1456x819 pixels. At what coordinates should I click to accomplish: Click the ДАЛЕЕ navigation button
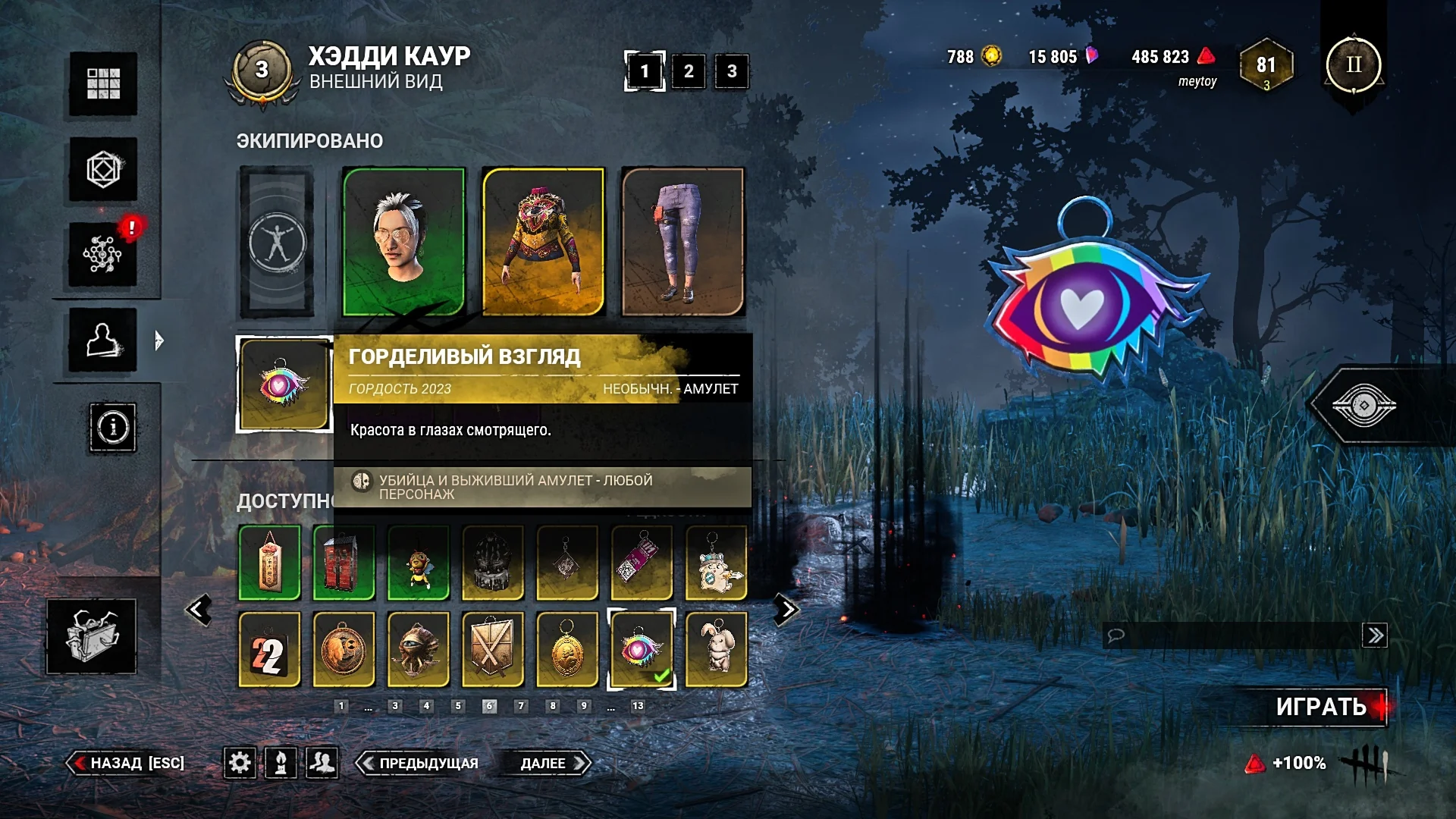548,764
